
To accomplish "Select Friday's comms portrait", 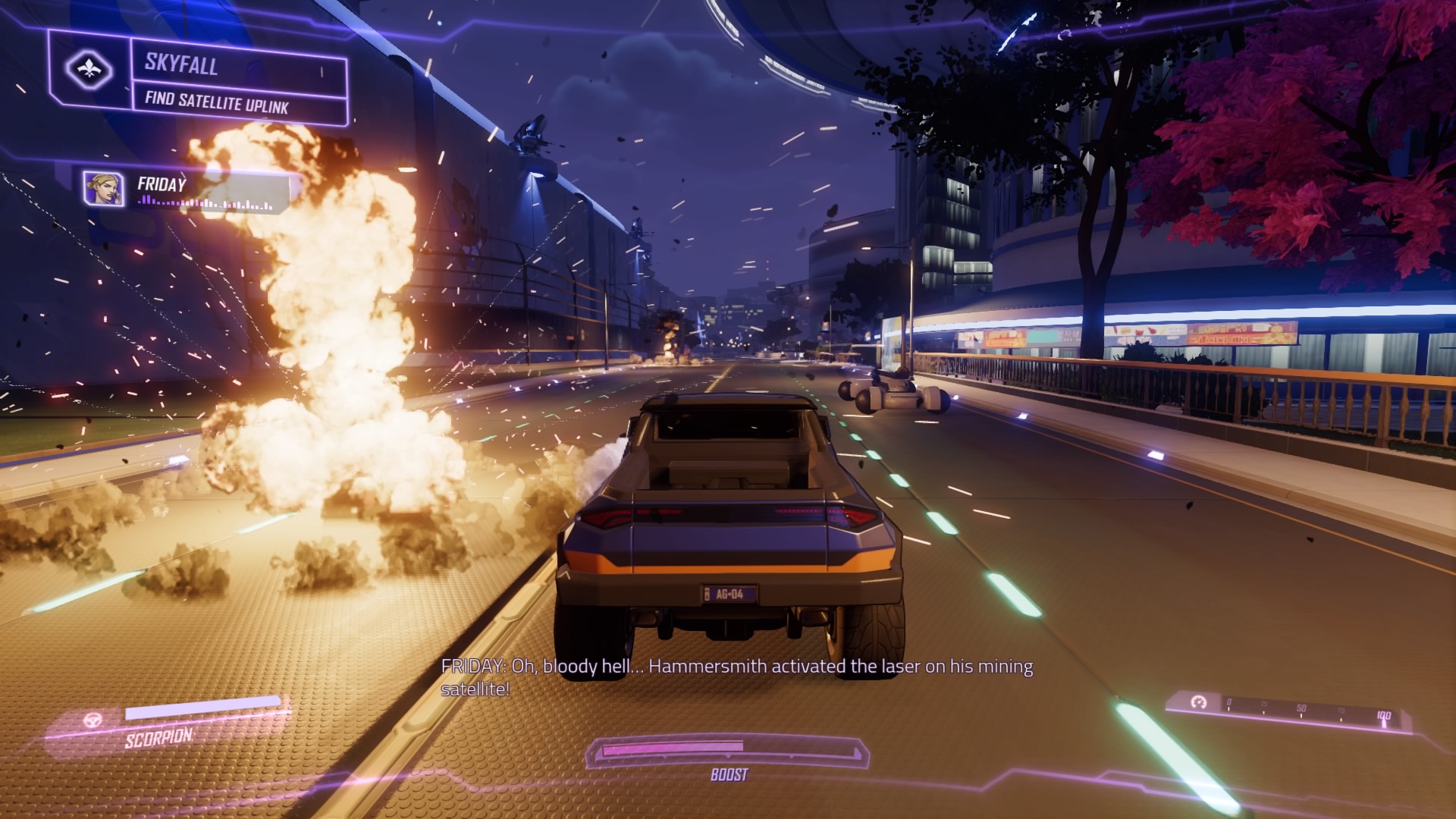I will [x=103, y=189].
